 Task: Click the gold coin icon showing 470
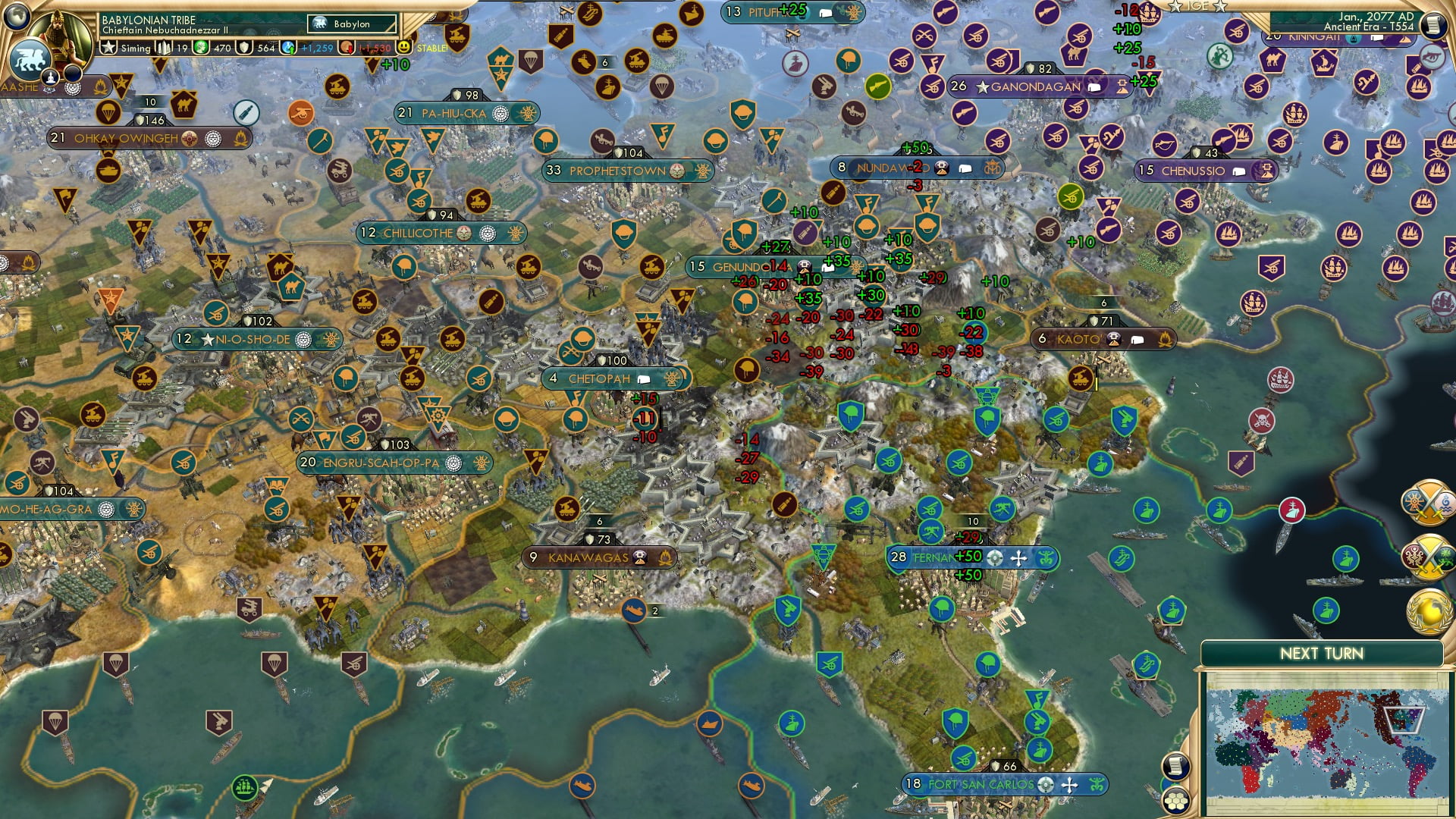[200, 49]
